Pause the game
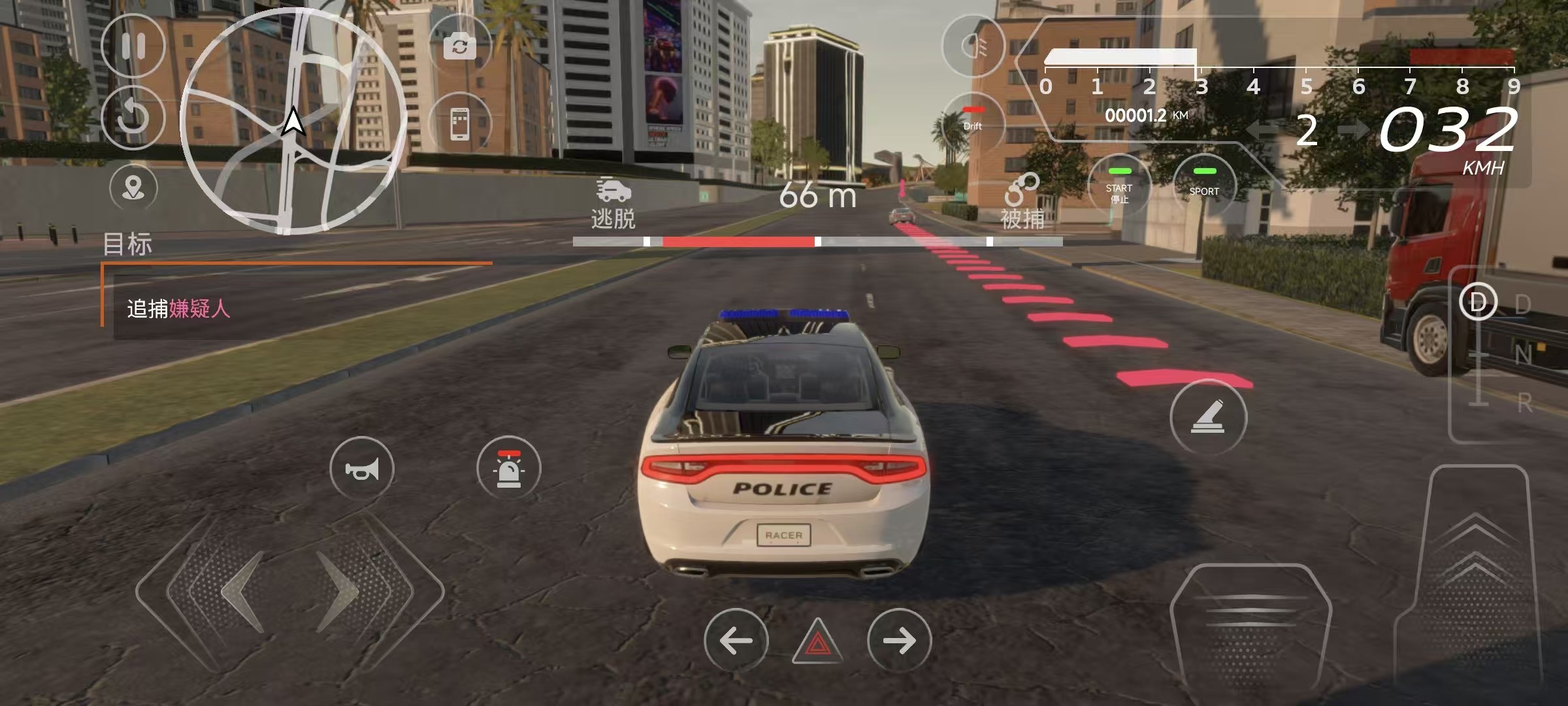This screenshot has width=1568, height=706. [133, 46]
